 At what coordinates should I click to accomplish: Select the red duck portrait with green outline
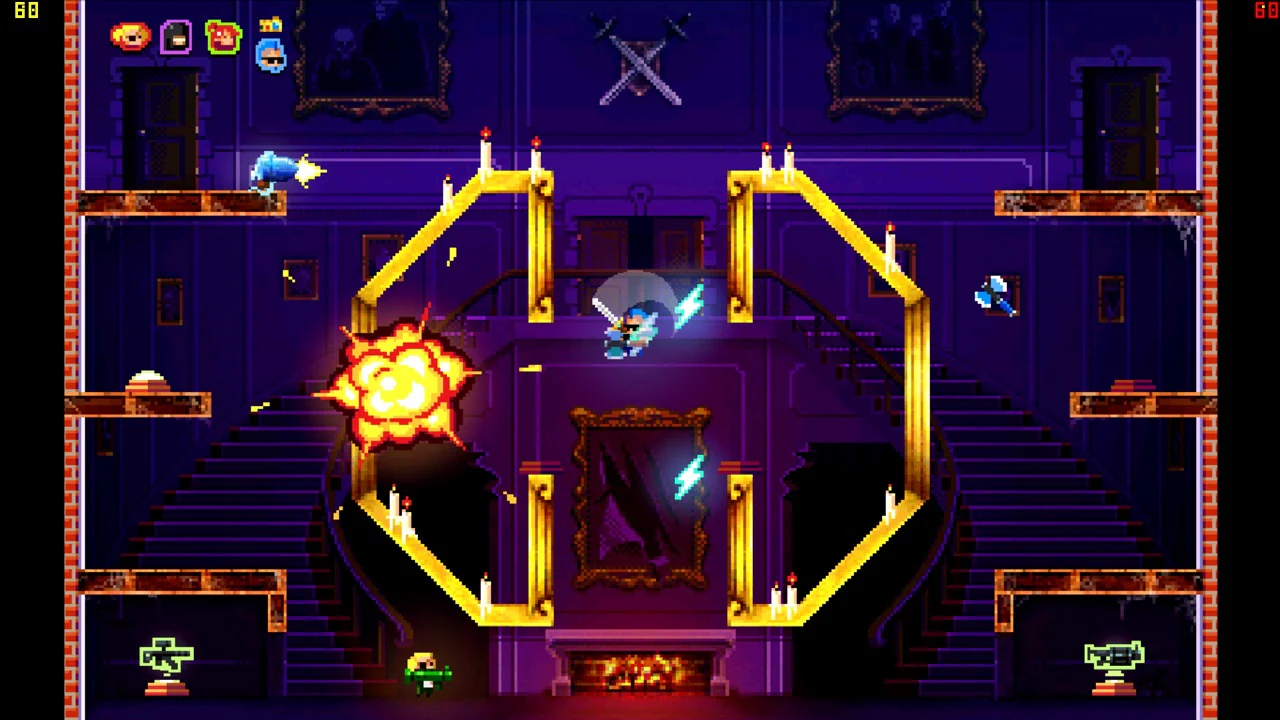[x=223, y=37]
